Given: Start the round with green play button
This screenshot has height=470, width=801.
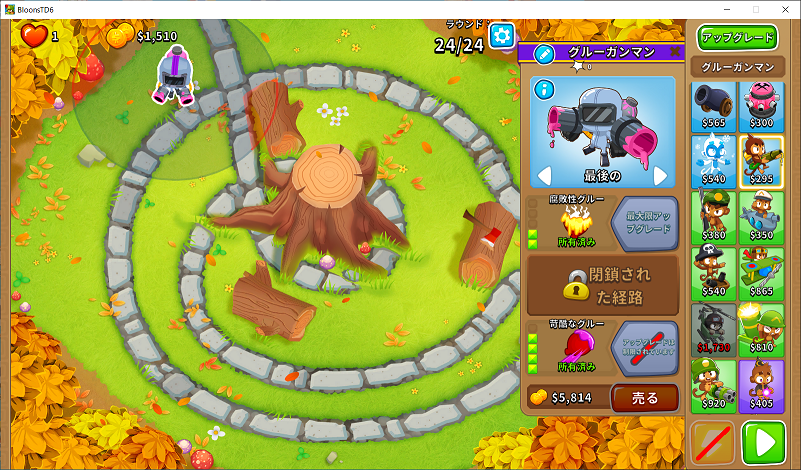Looking at the screenshot, I should (x=764, y=442).
